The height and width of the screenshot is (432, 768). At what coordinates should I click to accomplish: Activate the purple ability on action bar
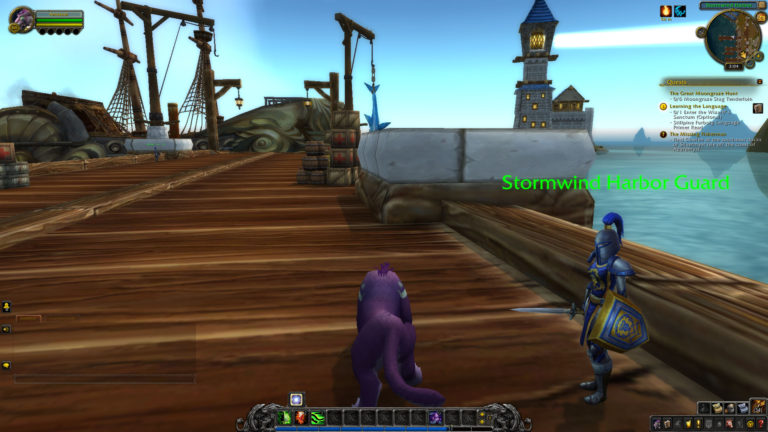click(x=435, y=417)
